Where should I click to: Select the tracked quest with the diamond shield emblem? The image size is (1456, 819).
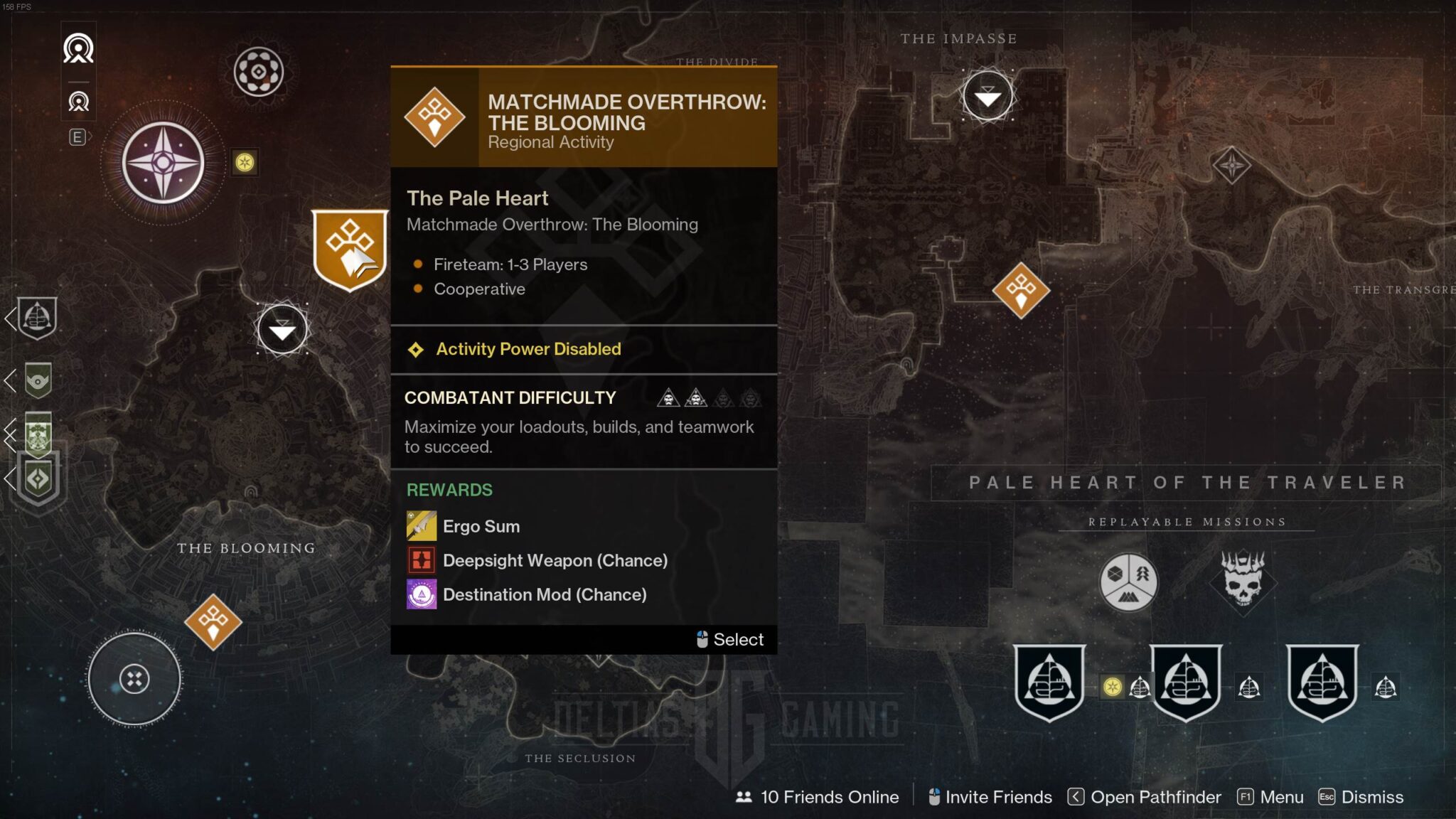pos(38,478)
